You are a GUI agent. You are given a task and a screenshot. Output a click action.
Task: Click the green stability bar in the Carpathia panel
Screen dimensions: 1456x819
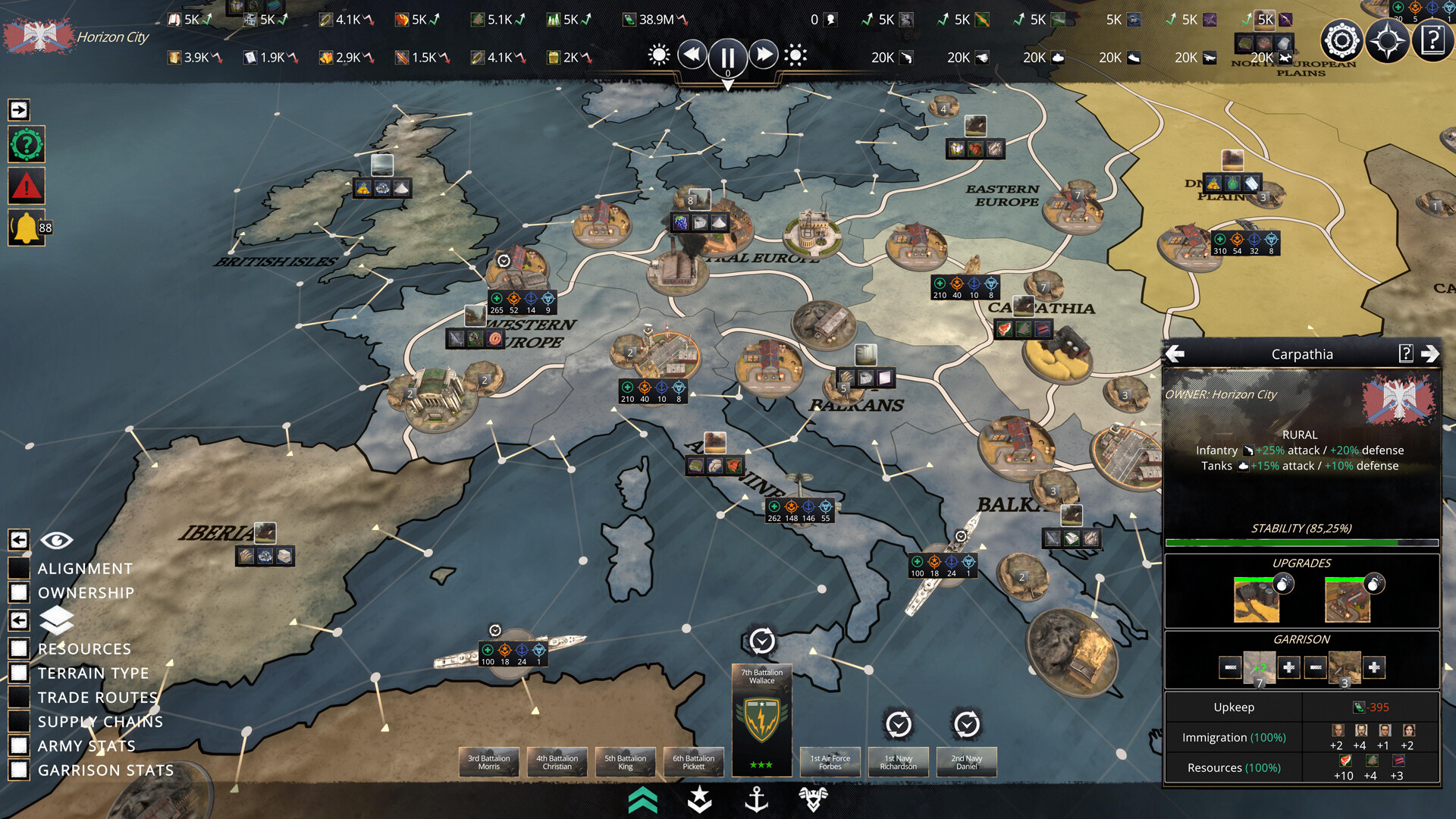[1300, 543]
